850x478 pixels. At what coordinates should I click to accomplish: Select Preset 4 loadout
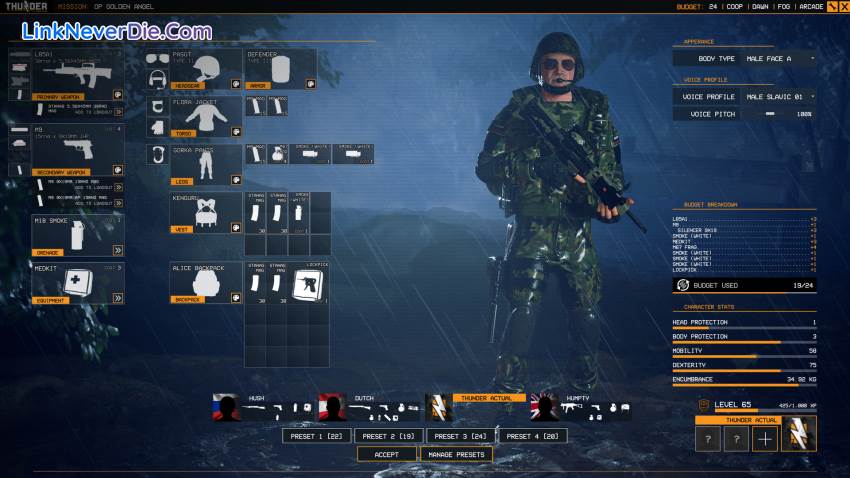(x=532, y=436)
